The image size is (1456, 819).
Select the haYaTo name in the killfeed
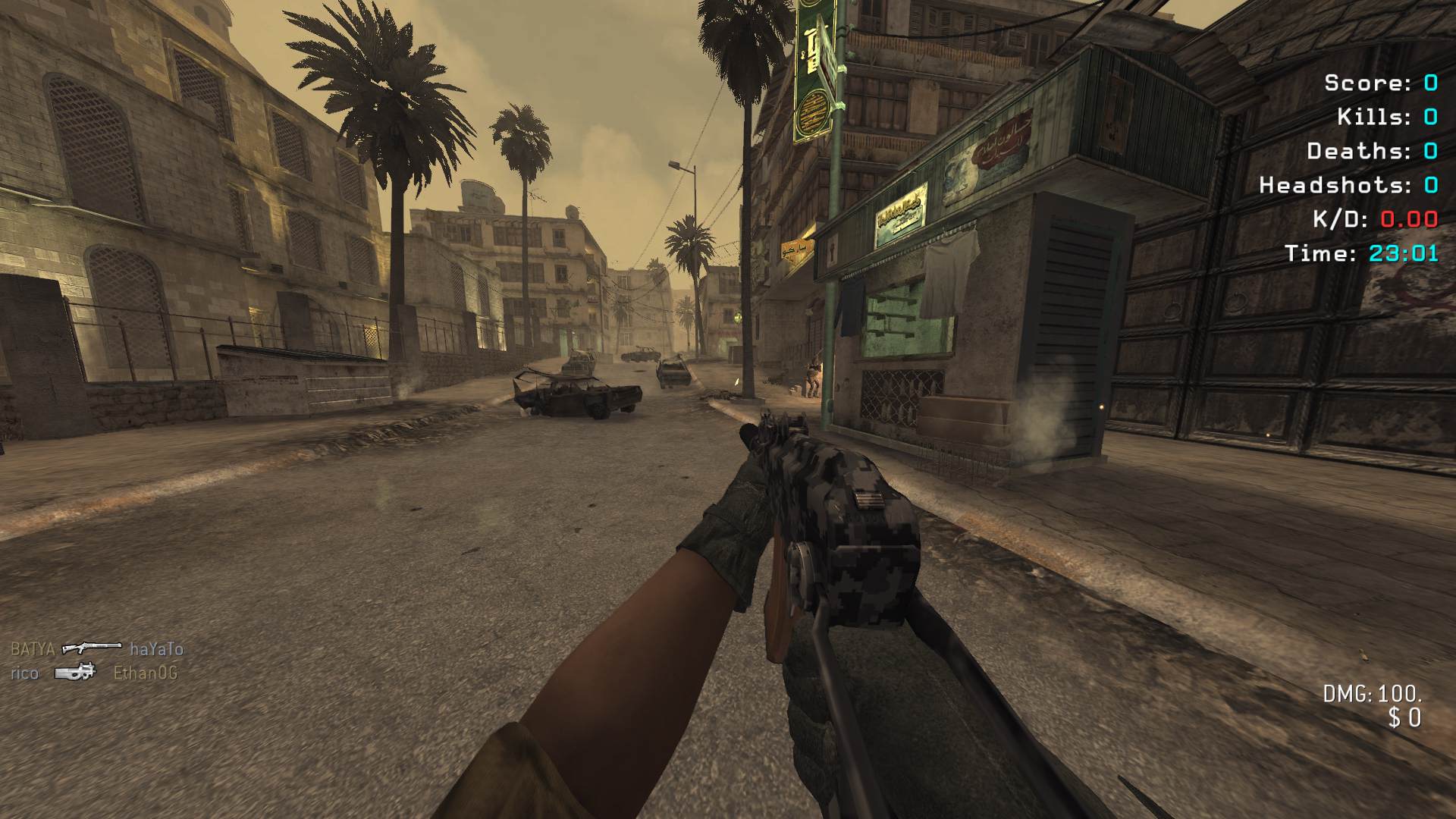tap(156, 649)
